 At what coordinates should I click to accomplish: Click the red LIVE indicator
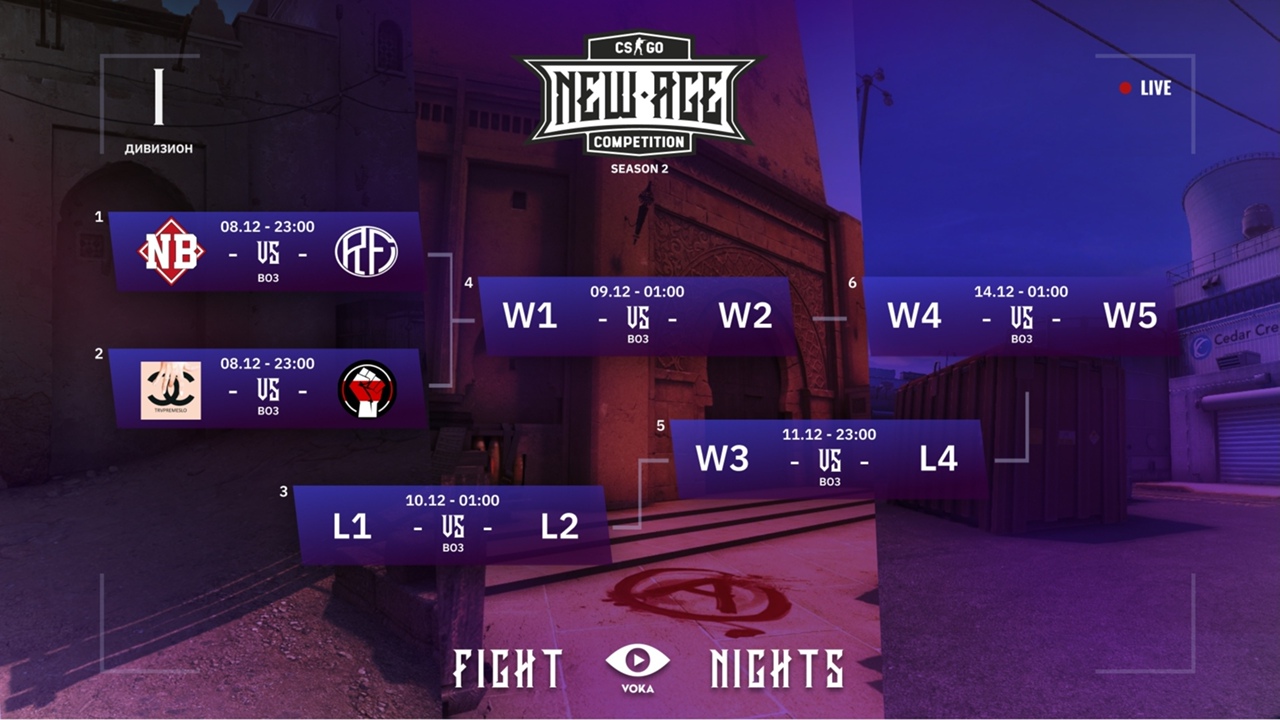(x=1145, y=89)
